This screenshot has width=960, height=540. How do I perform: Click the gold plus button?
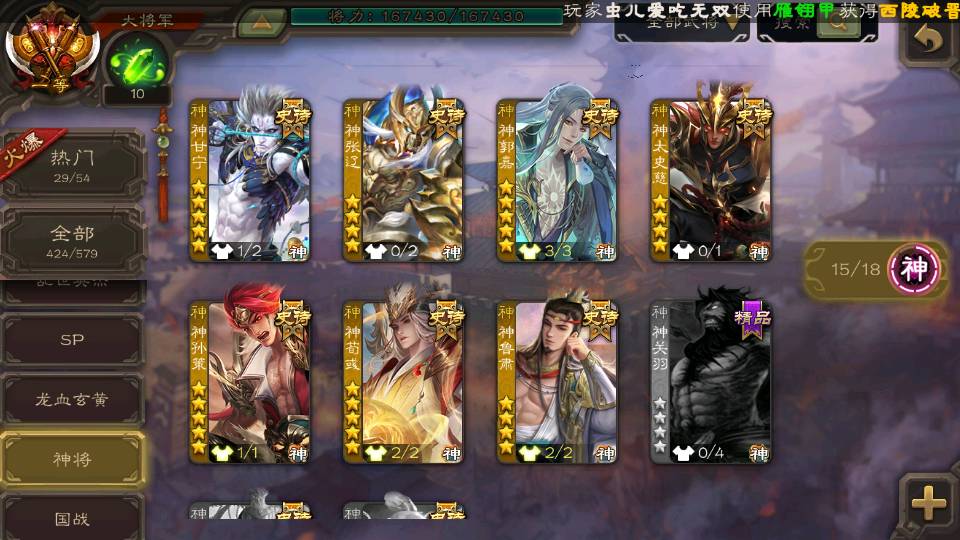929,503
